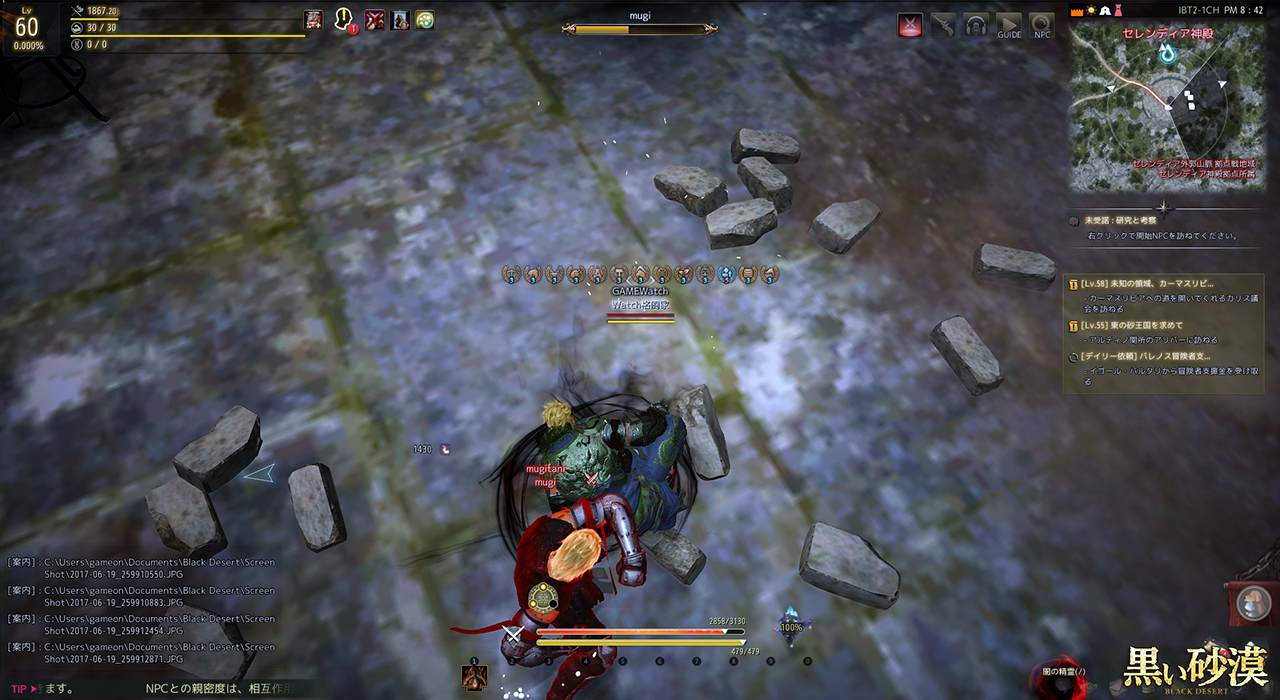Activate the skill in hotbar slot 1

(474, 676)
